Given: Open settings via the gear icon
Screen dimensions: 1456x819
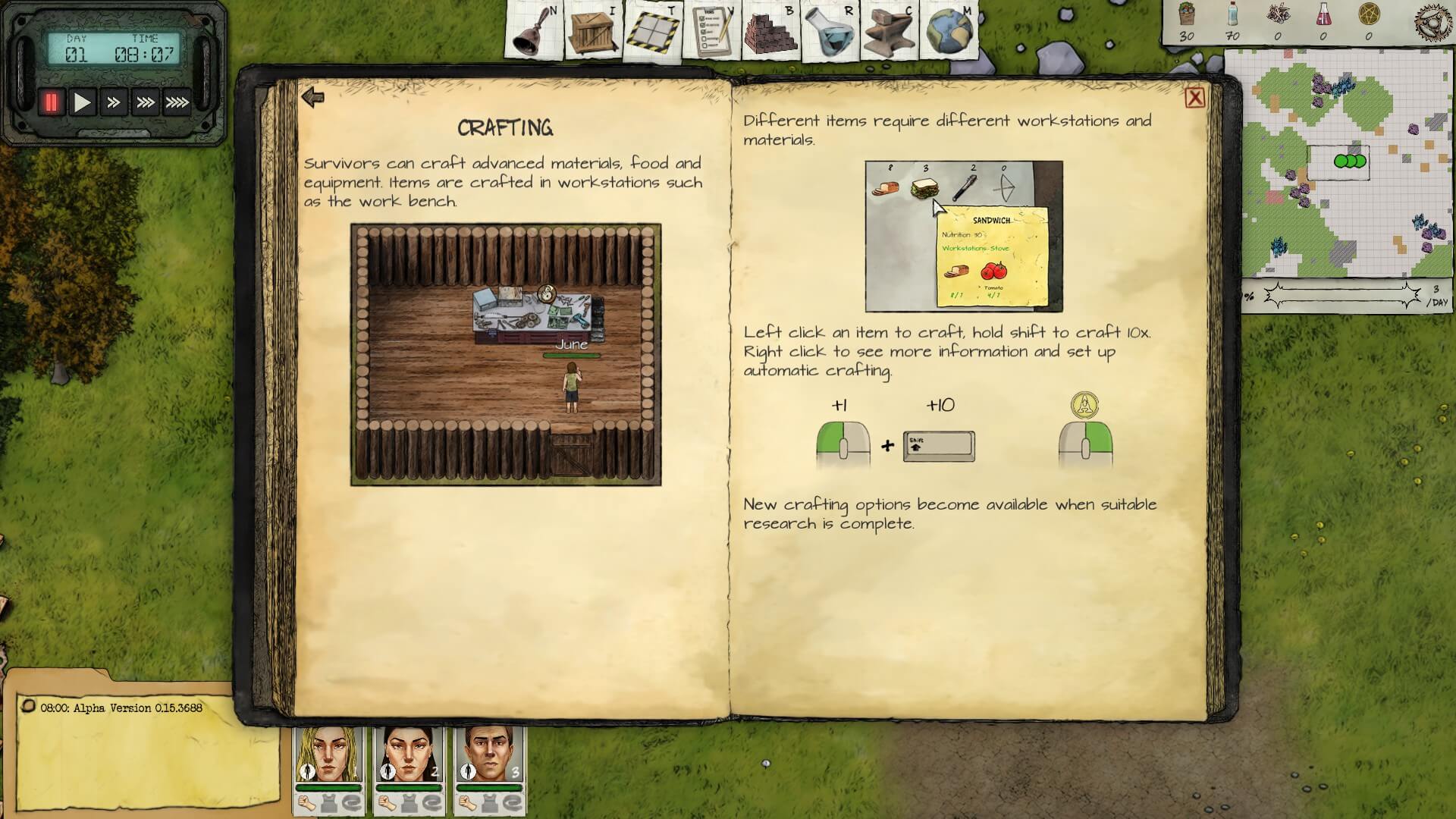Looking at the screenshot, I should coord(1433,20).
